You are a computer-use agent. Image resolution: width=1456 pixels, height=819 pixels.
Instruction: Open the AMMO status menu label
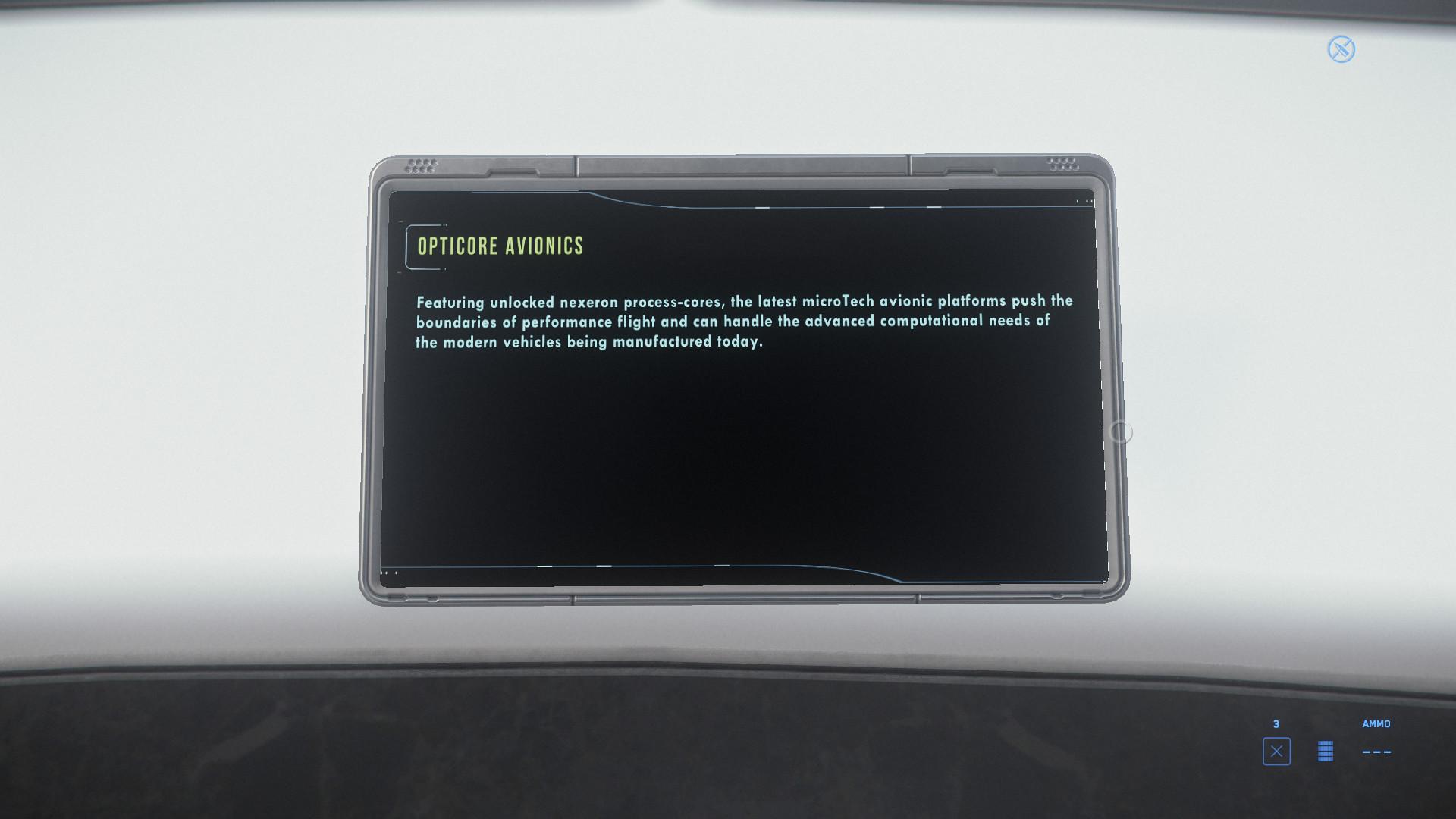pyautogui.click(x=1376, y=724)
